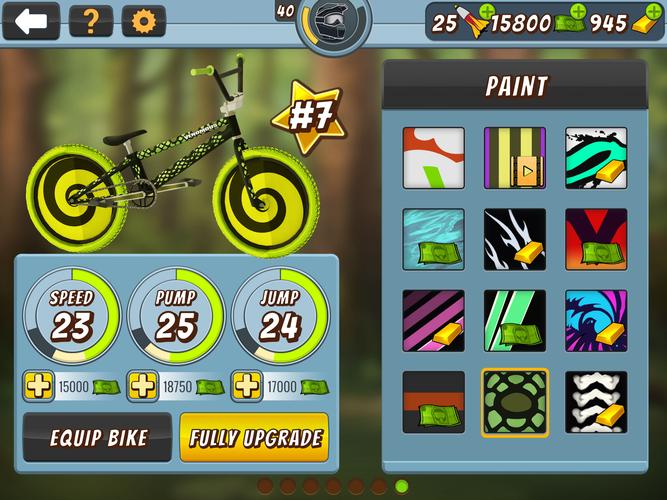
Task: Open the question mark help
Action: coord(90,21)
